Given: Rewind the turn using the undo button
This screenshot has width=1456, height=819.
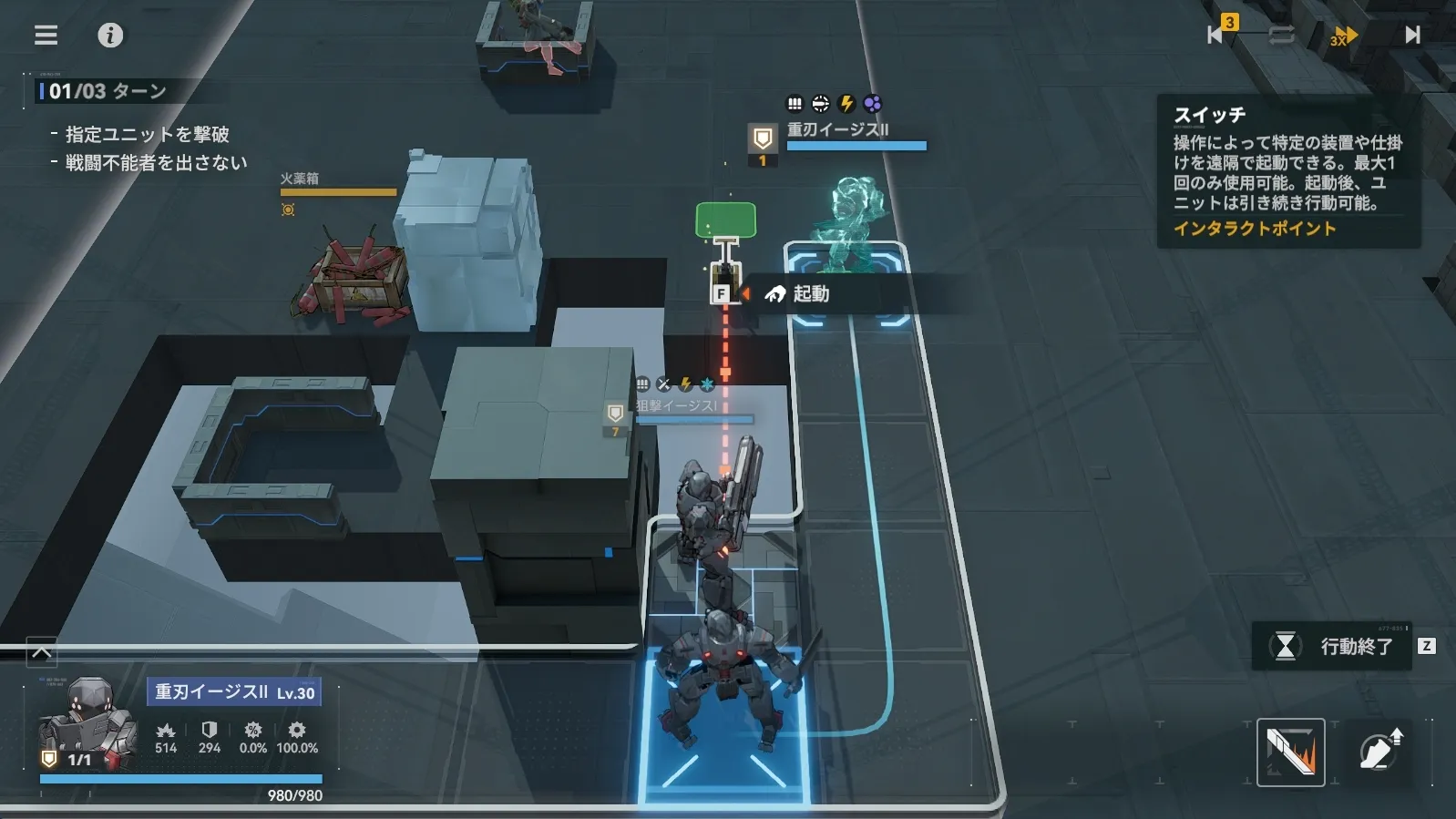Looking at the screenshot, I should click(1217, 34).
